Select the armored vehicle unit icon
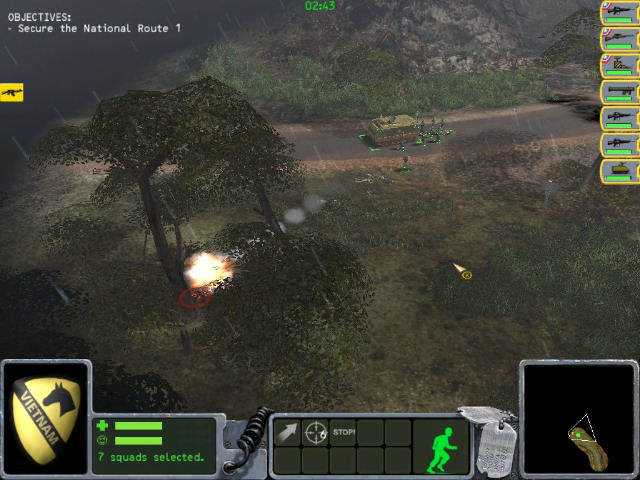 [x=619, y=170]
